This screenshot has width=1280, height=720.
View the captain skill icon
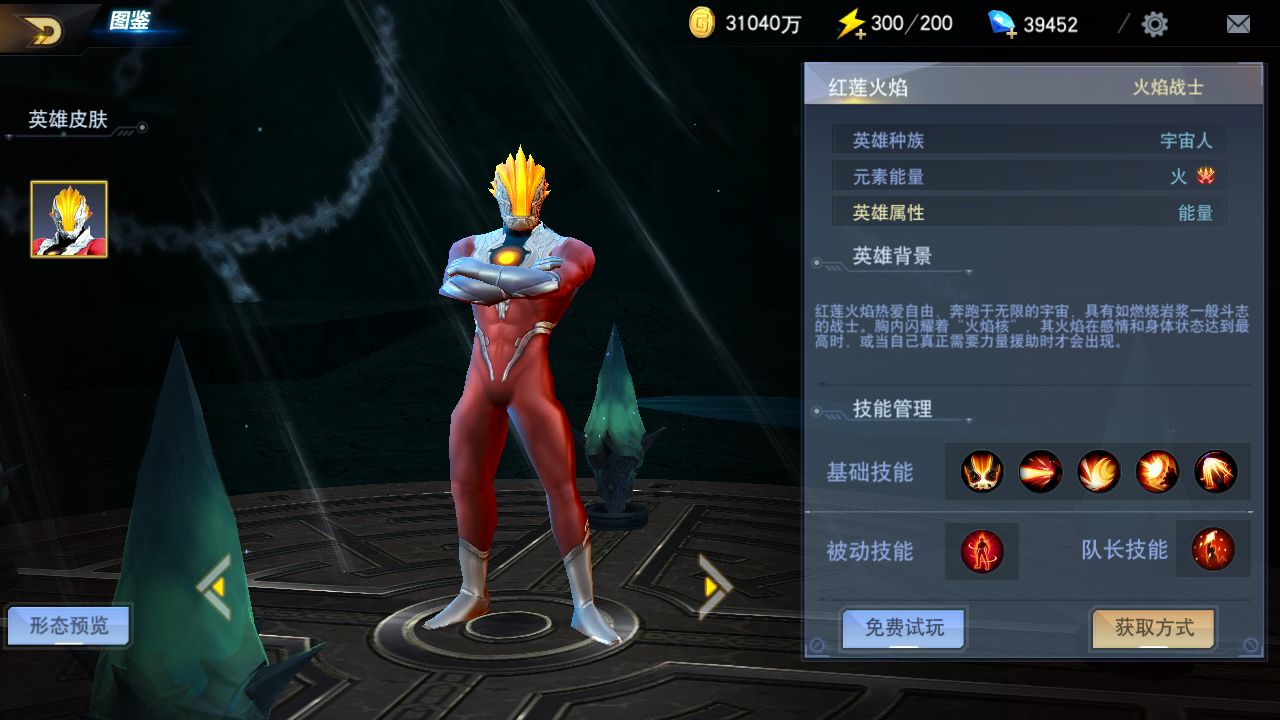1213,550
